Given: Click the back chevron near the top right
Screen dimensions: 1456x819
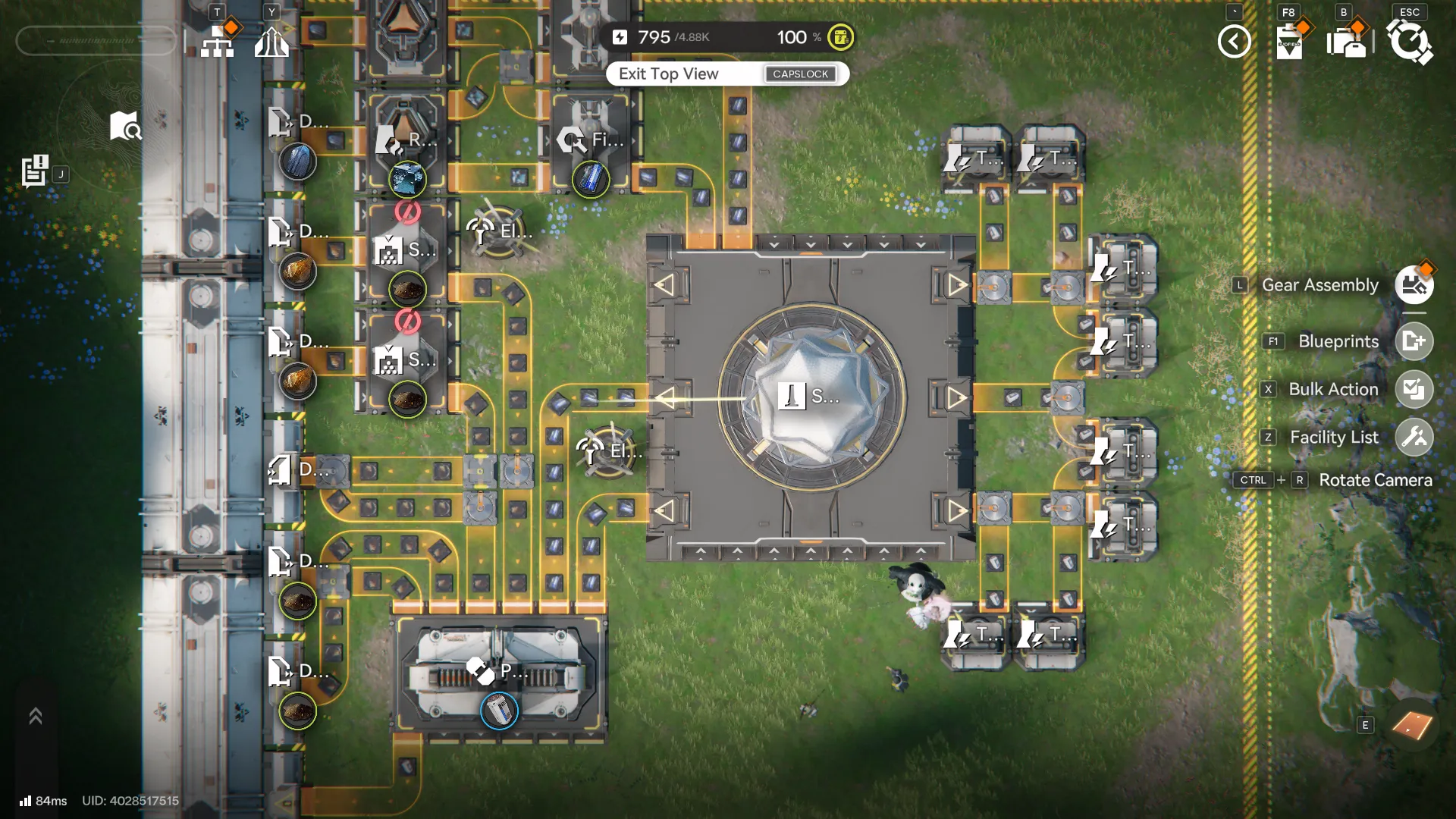Looking at the screenshot, I should pyautogui.click(x=1235, y=42).
